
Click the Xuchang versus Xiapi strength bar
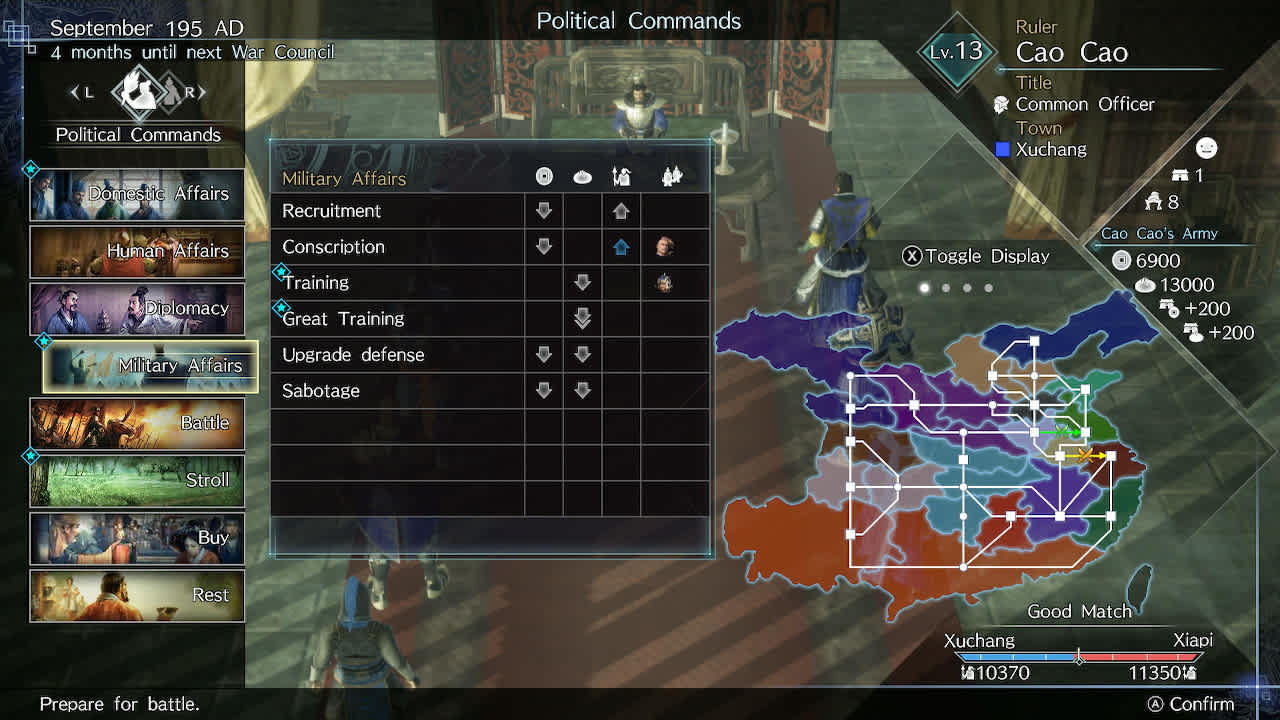tap(1080, 656)
